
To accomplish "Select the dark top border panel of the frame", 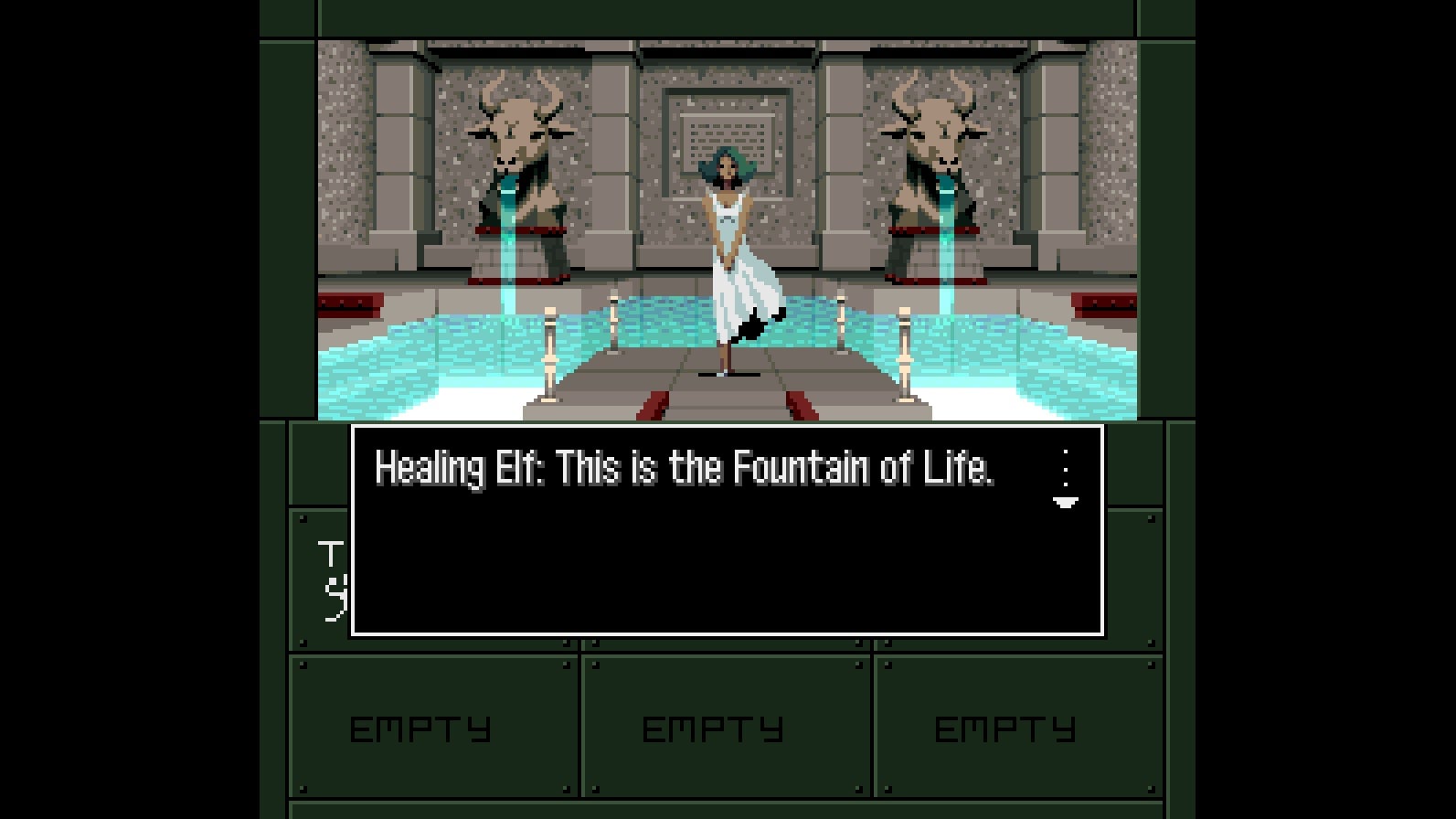I will pyautogui.click(x=727, y=16).
